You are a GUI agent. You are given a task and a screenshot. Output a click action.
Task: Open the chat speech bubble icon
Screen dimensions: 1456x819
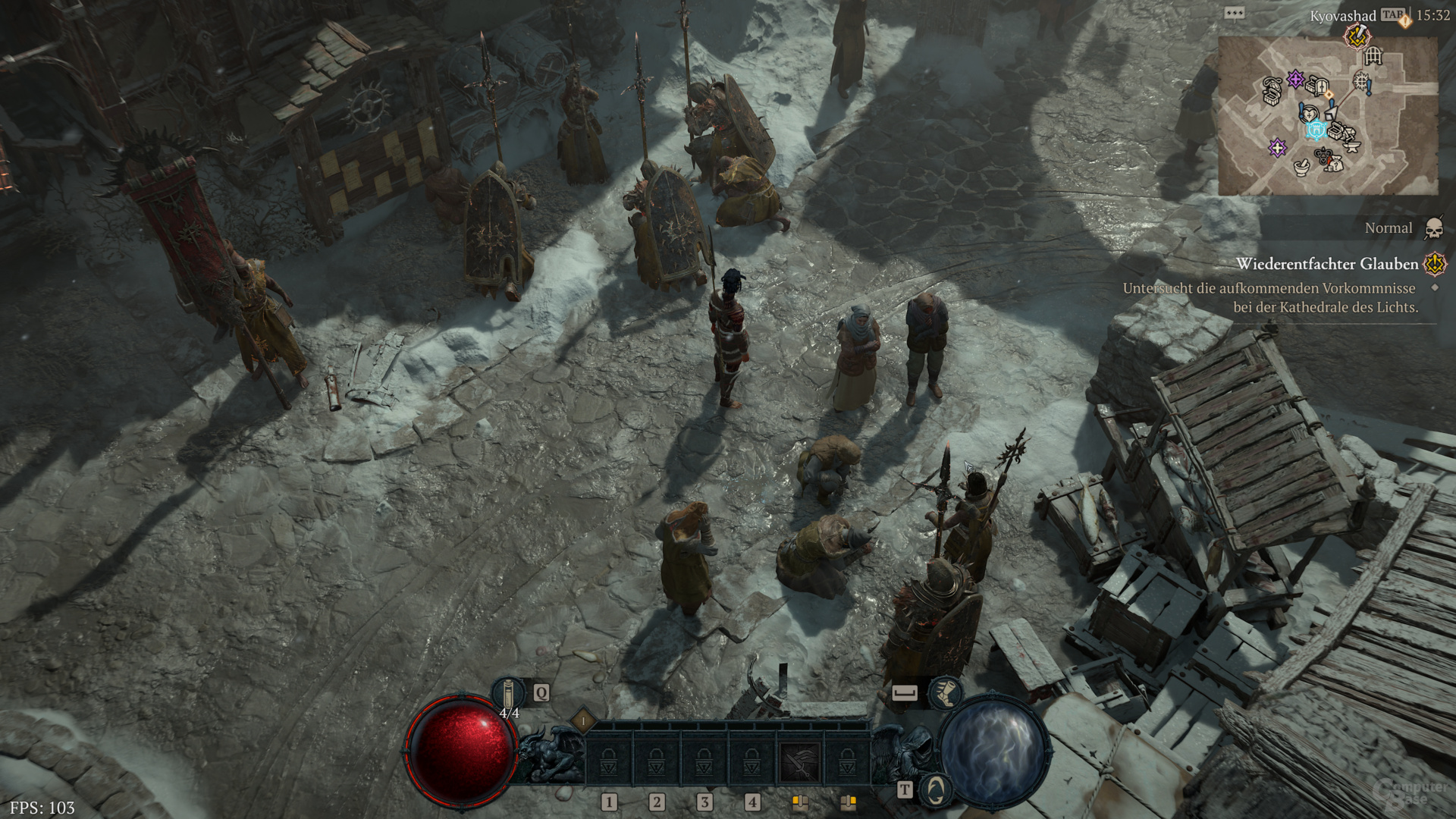click(x=1234, y=14)
